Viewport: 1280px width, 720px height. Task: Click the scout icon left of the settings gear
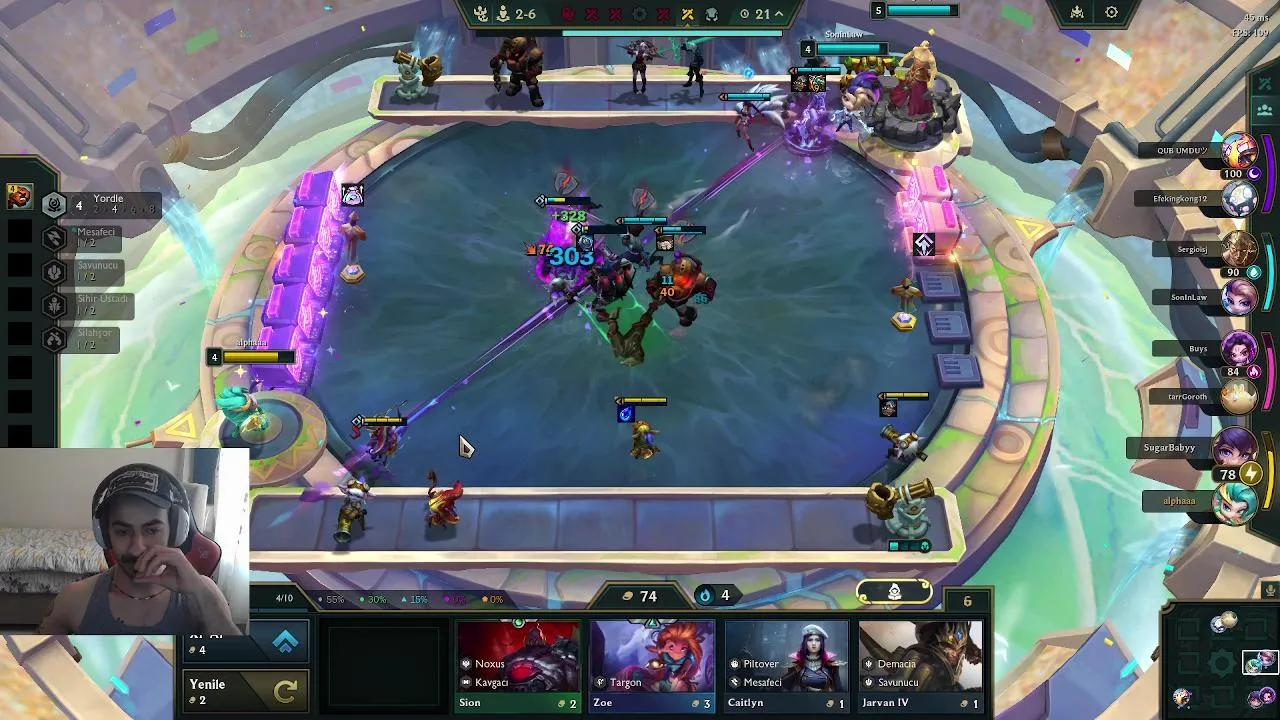[x=1075, y=12]
